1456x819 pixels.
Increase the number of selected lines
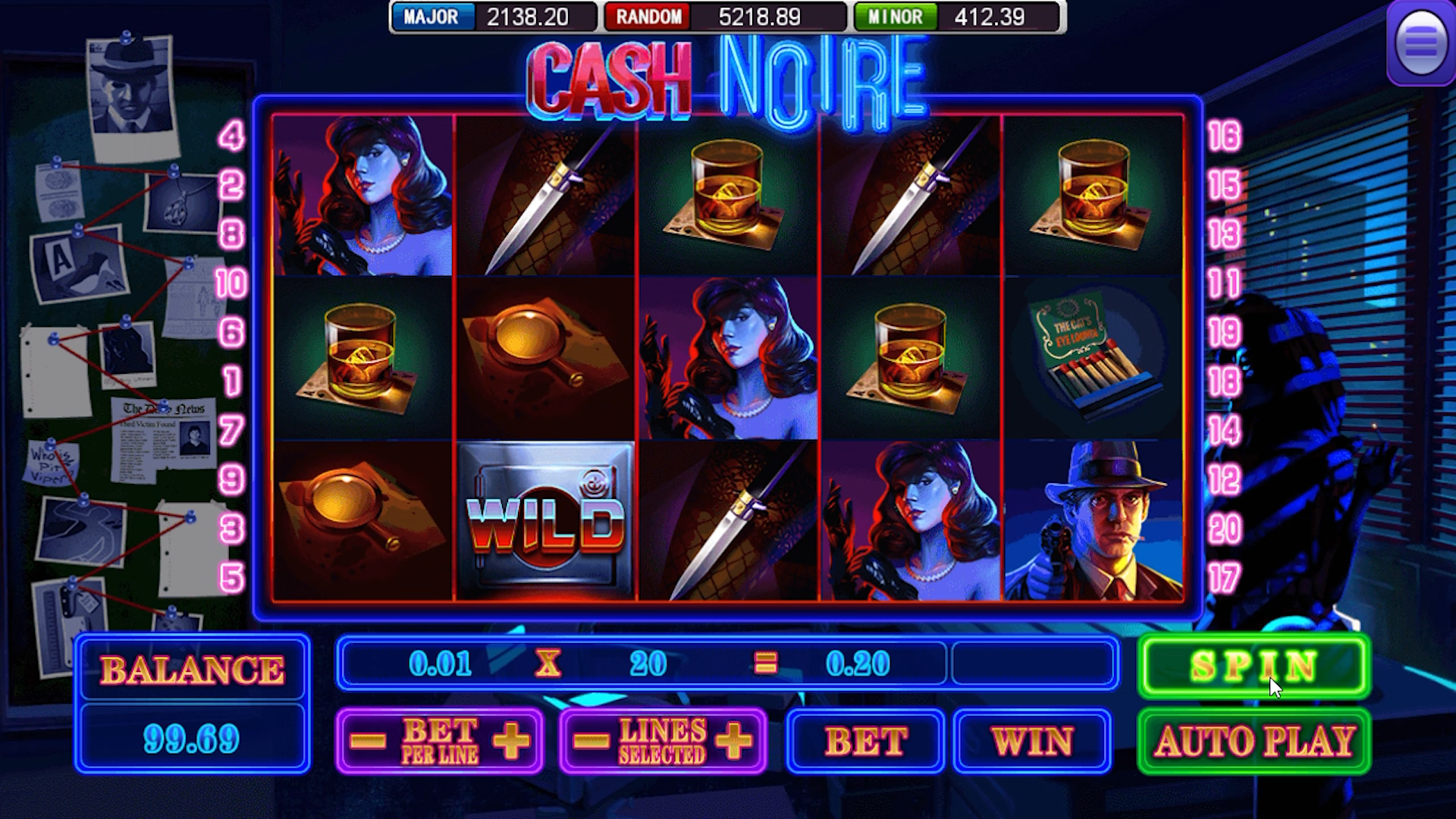coord(733,739)
